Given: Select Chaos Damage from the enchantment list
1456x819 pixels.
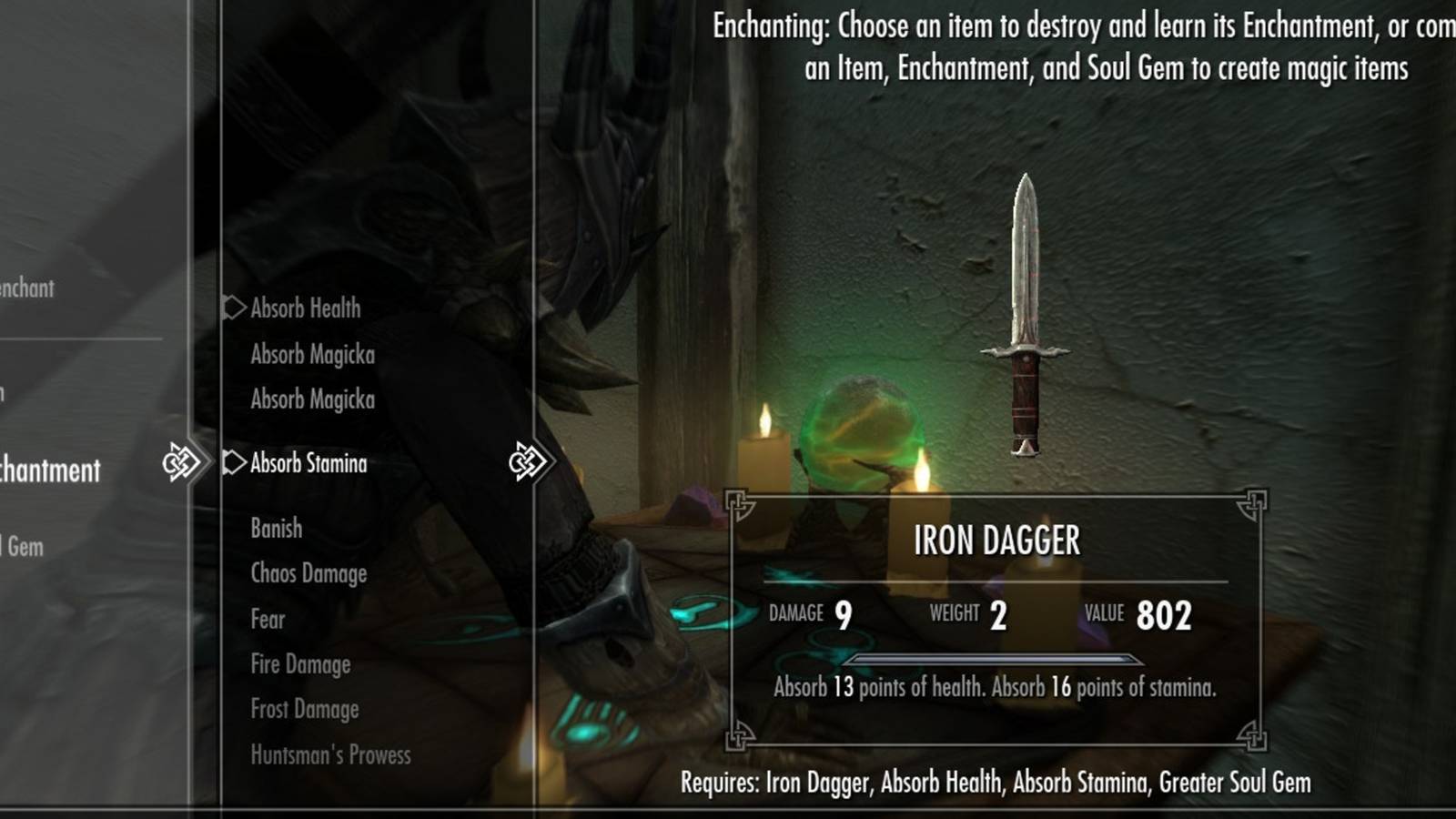Looking at the screenshot, I should 308,573.
